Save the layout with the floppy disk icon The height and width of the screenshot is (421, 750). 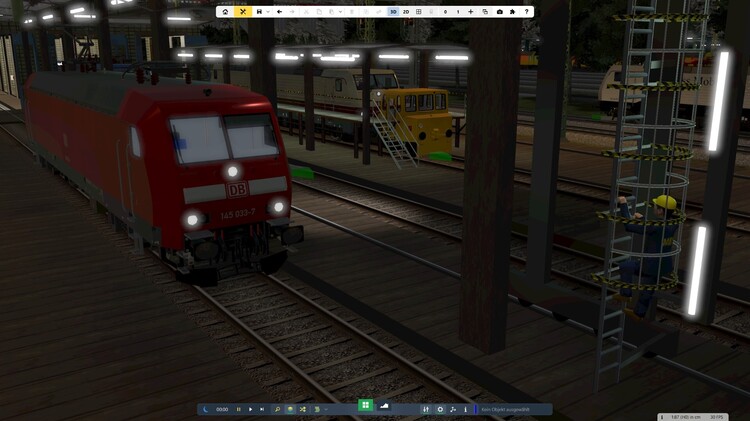[259, 12]
